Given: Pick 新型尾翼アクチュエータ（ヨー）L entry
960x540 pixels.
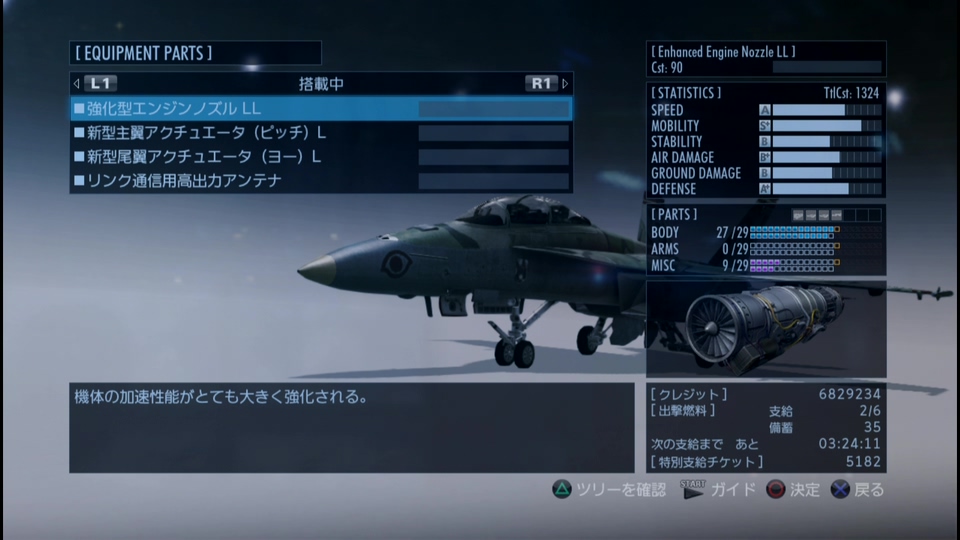Looking at the screenshot, I should click(x=320, y=157).
